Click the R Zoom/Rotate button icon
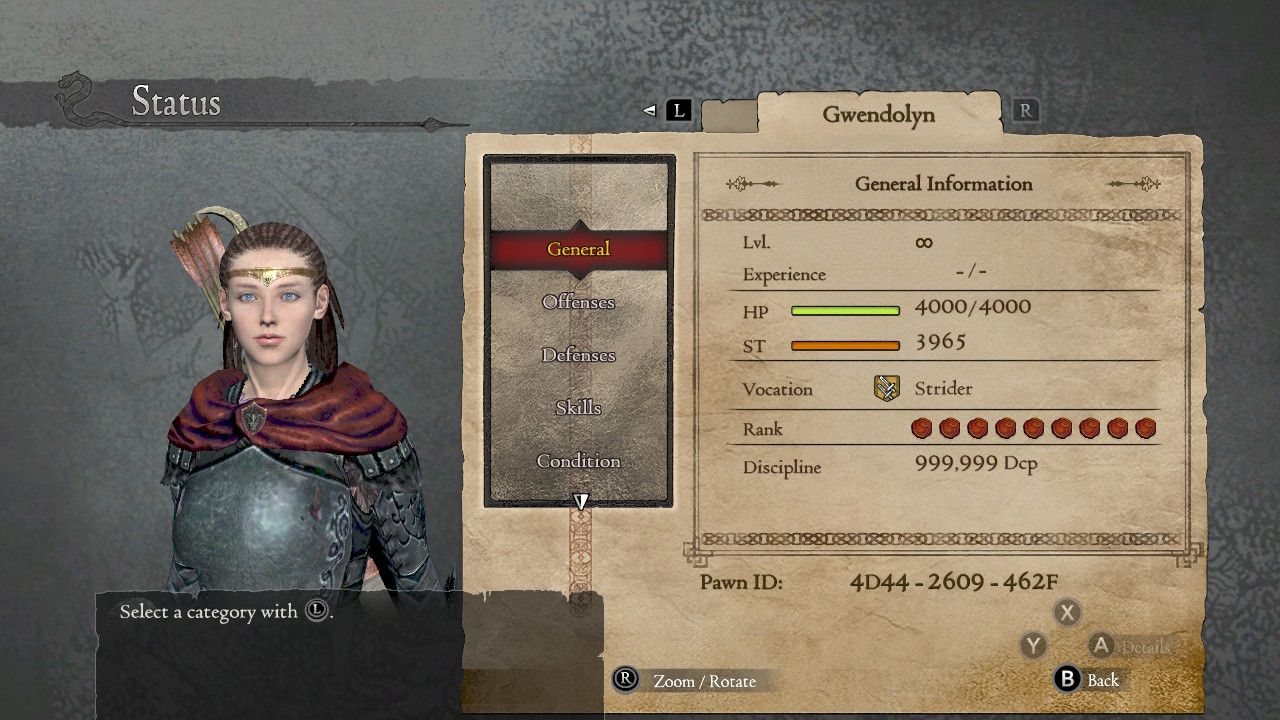Viewport: 1280px width, 720px height. (627, 680)
